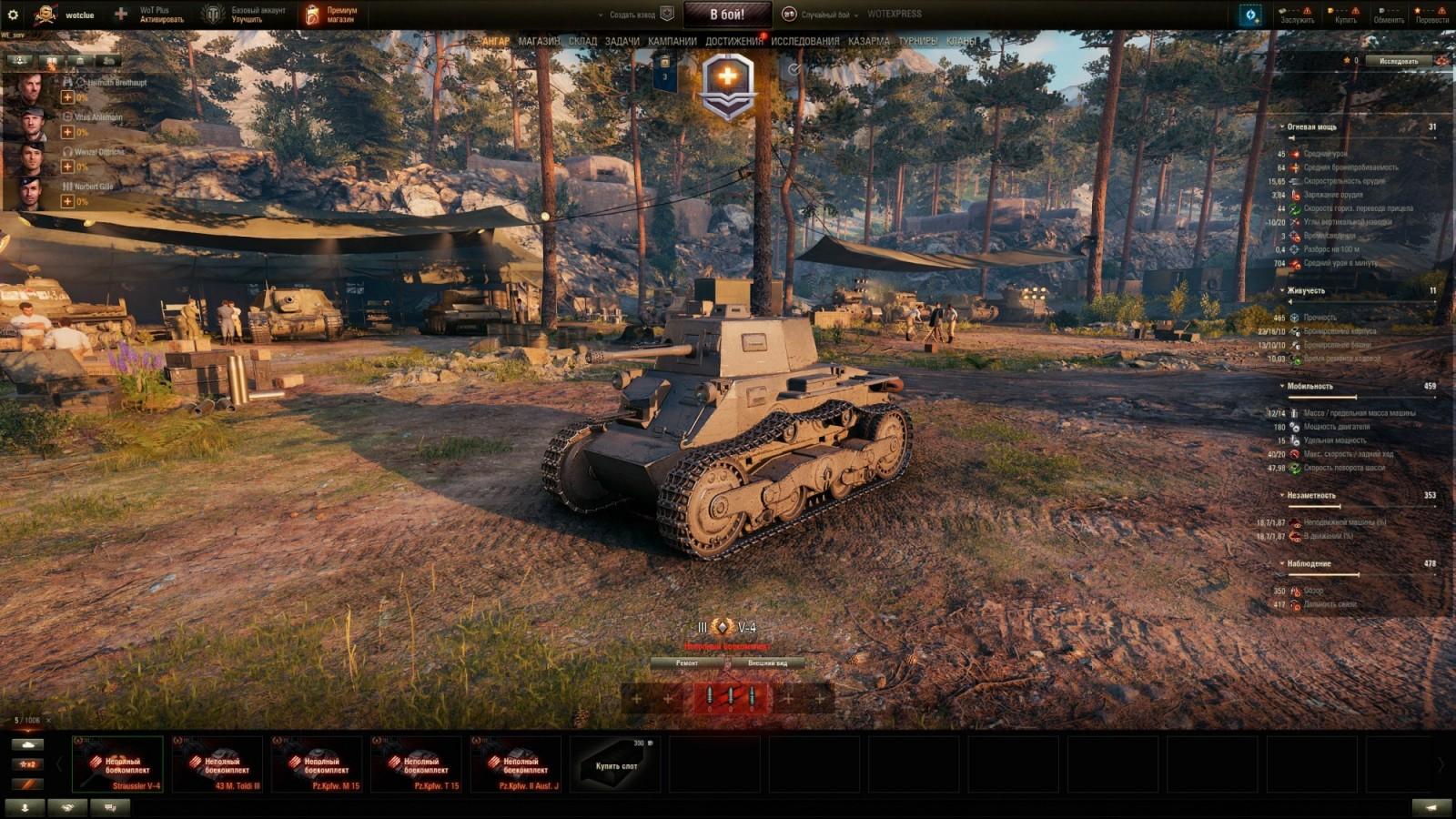The height and width of the screenshot is (819, 1456).
Task: Open the Премиум магазин
Action: pos(332,13)
